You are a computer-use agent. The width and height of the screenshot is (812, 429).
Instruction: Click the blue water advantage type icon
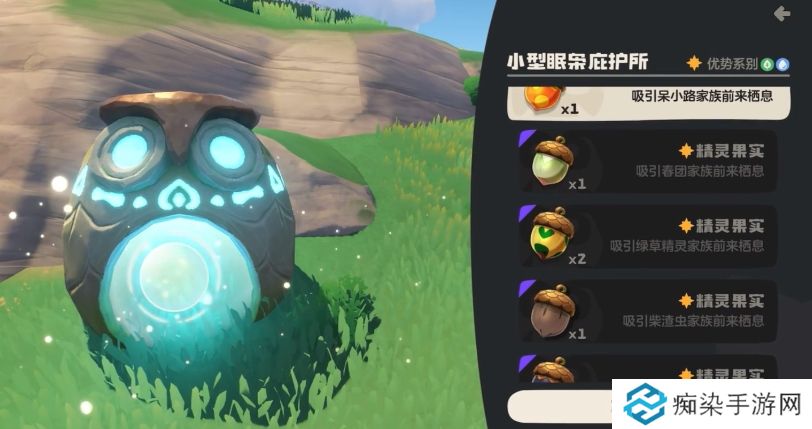(x=781, y=63)
